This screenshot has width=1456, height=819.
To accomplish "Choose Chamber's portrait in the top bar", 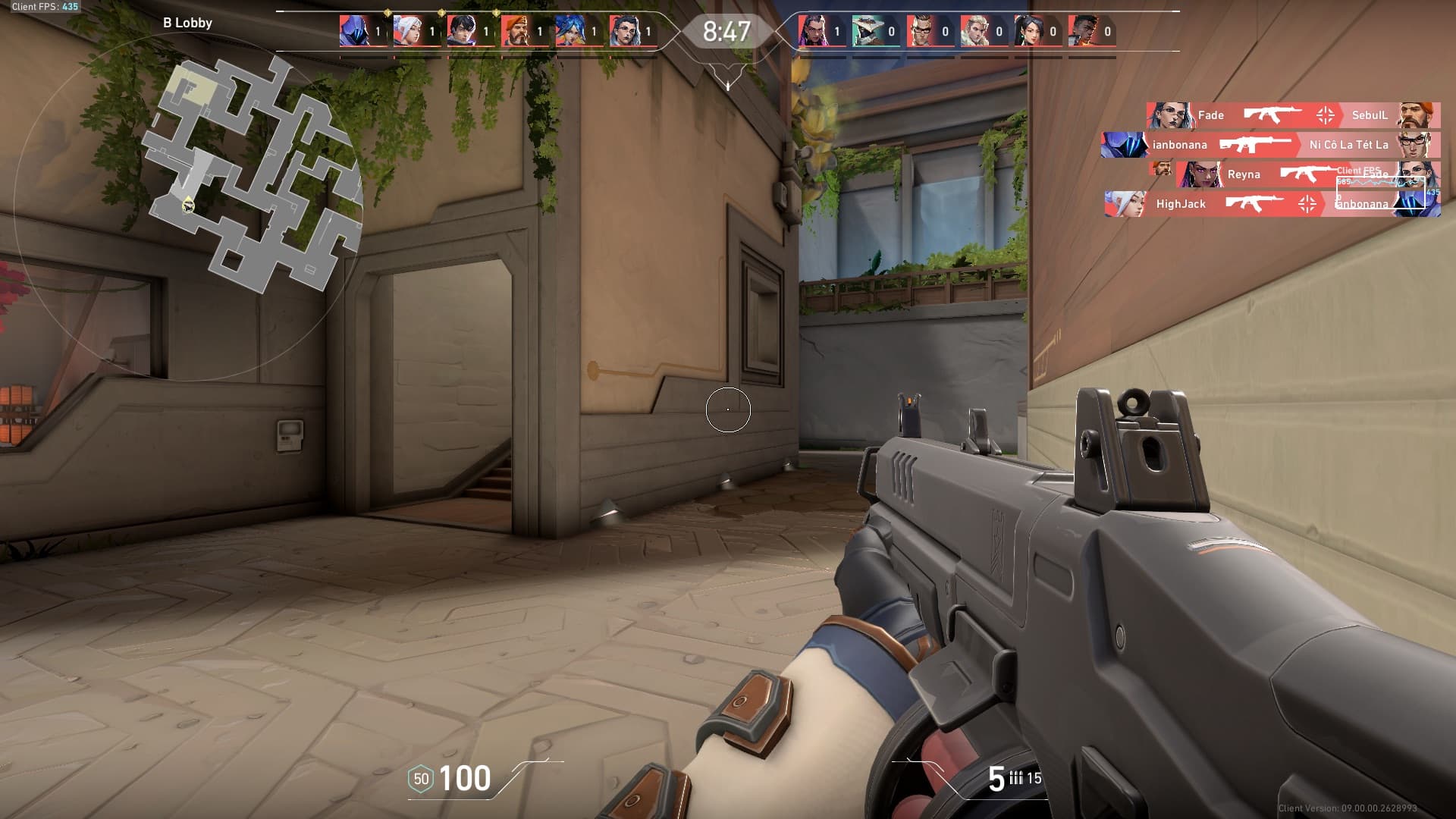I will 921,32.
